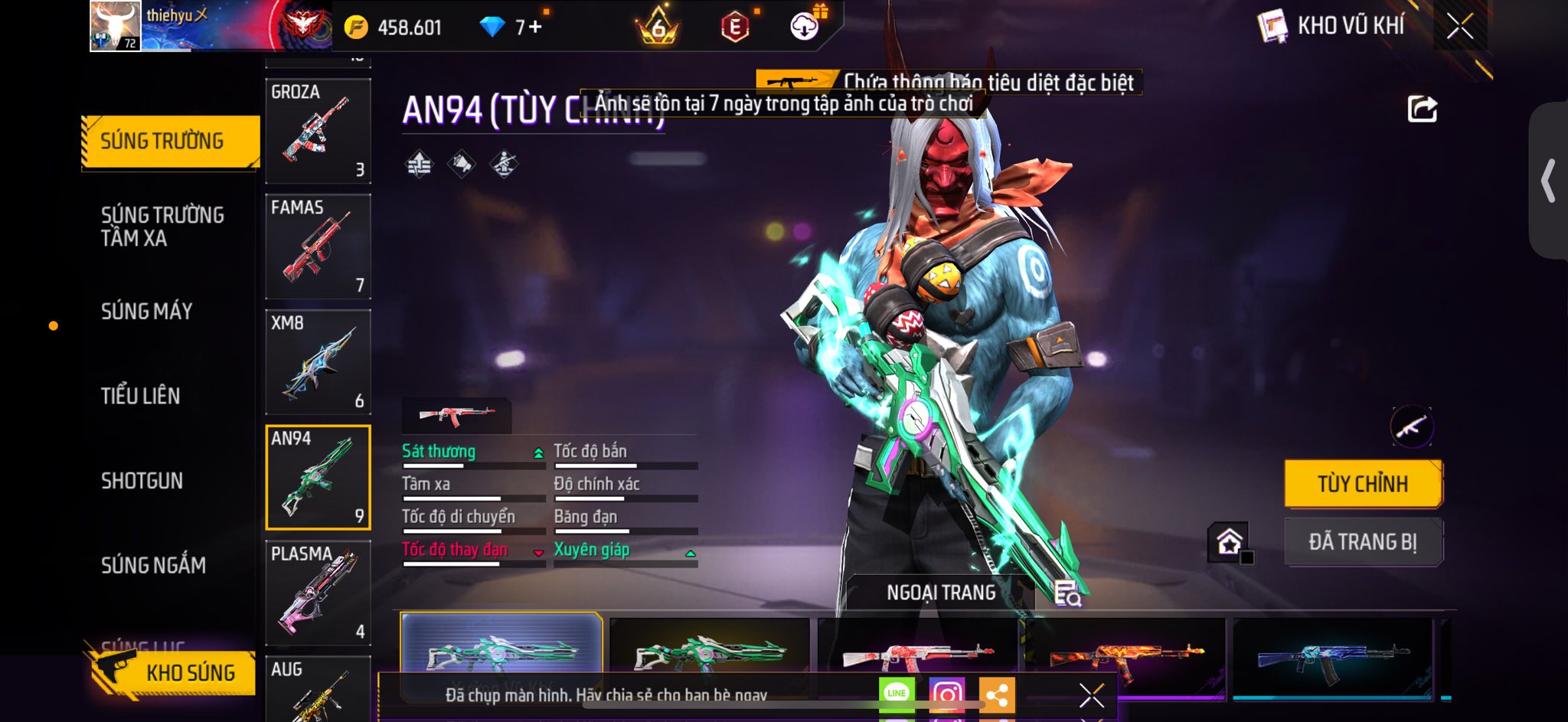Viewport: 1568px width, 722px height.
Task: Pick the XM8 weapon tile
Action: pos(318,362)
